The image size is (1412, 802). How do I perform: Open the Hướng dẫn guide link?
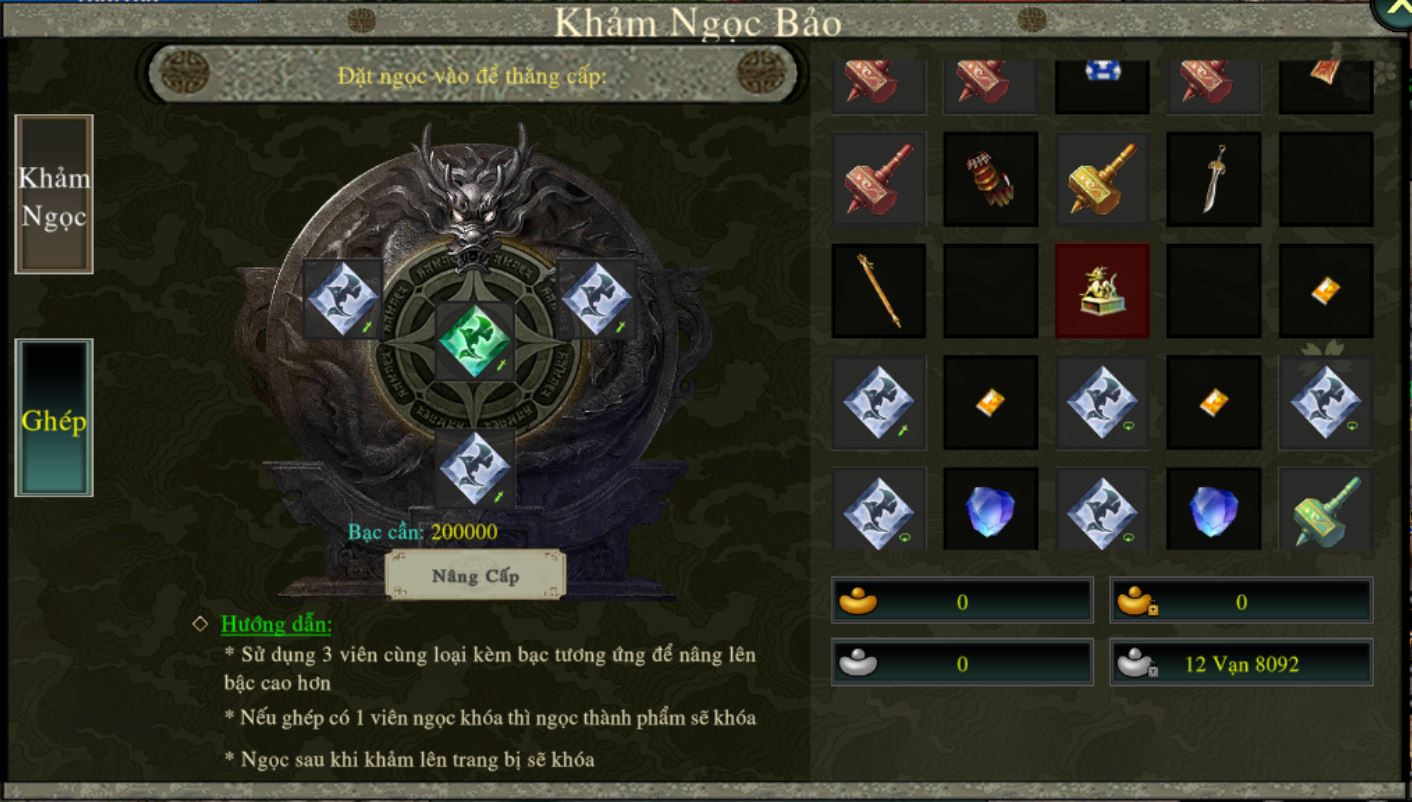(276, 624)
